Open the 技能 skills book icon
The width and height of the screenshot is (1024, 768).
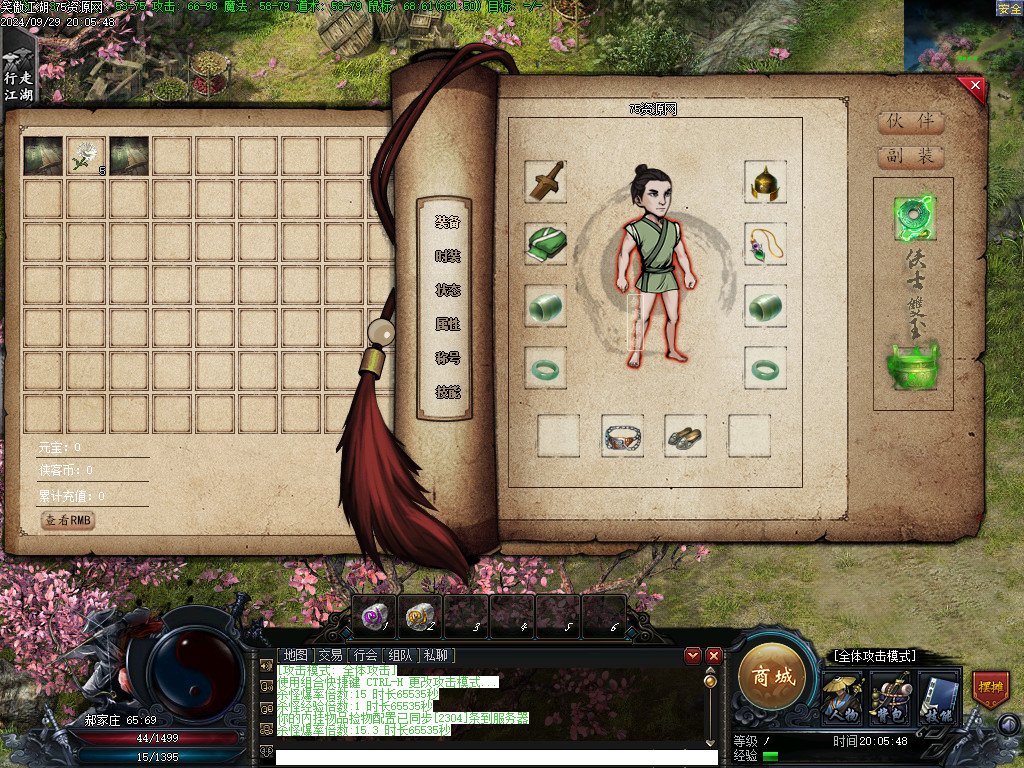coord(939,697)
